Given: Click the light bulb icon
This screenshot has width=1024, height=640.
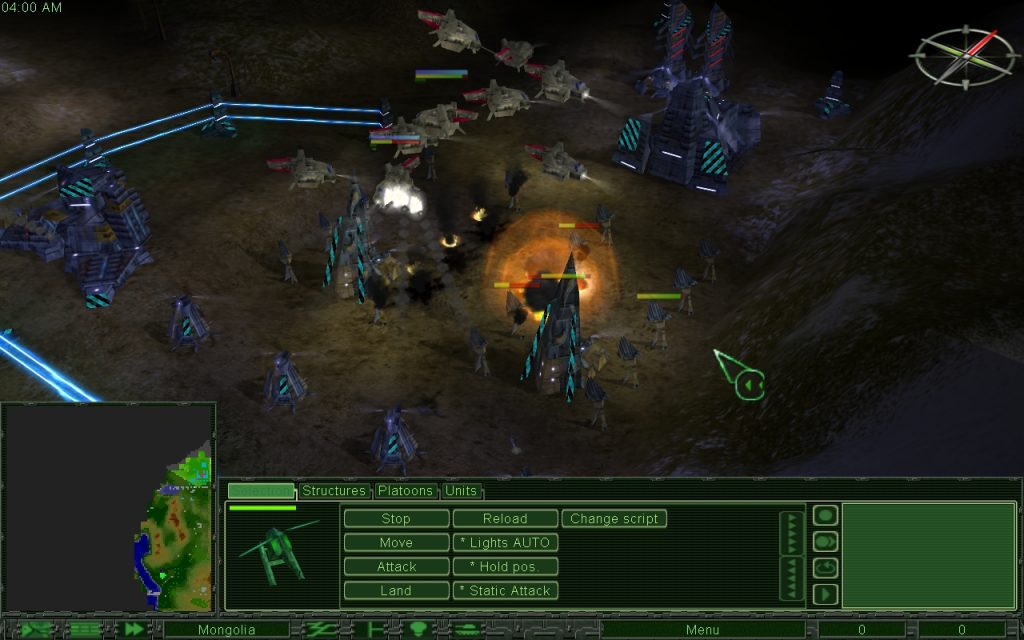Looking at the screenshot, I should click(x=417, y=630).
